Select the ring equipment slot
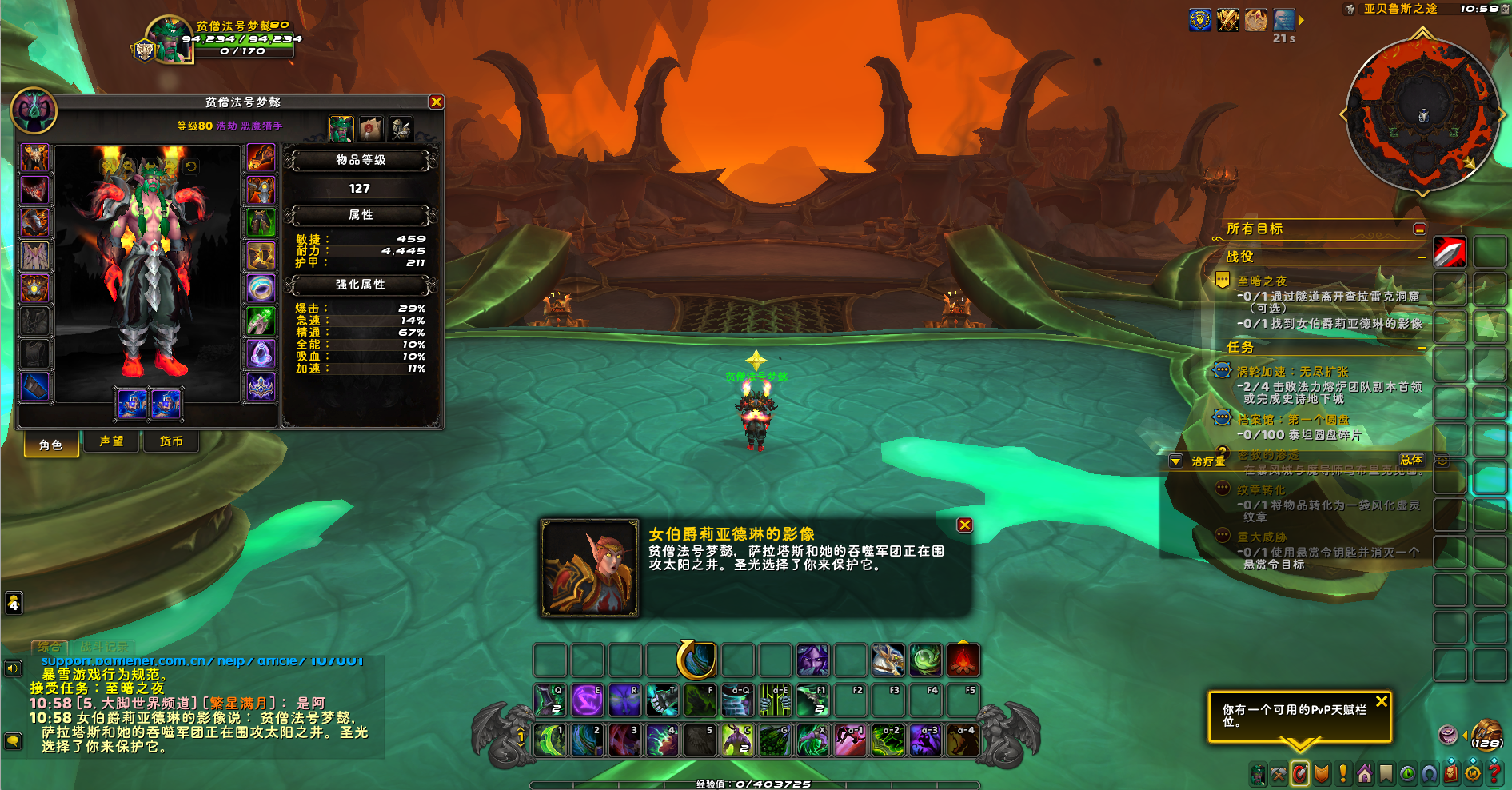Viewport: 1512px width, 790px height. pos(261,289)
